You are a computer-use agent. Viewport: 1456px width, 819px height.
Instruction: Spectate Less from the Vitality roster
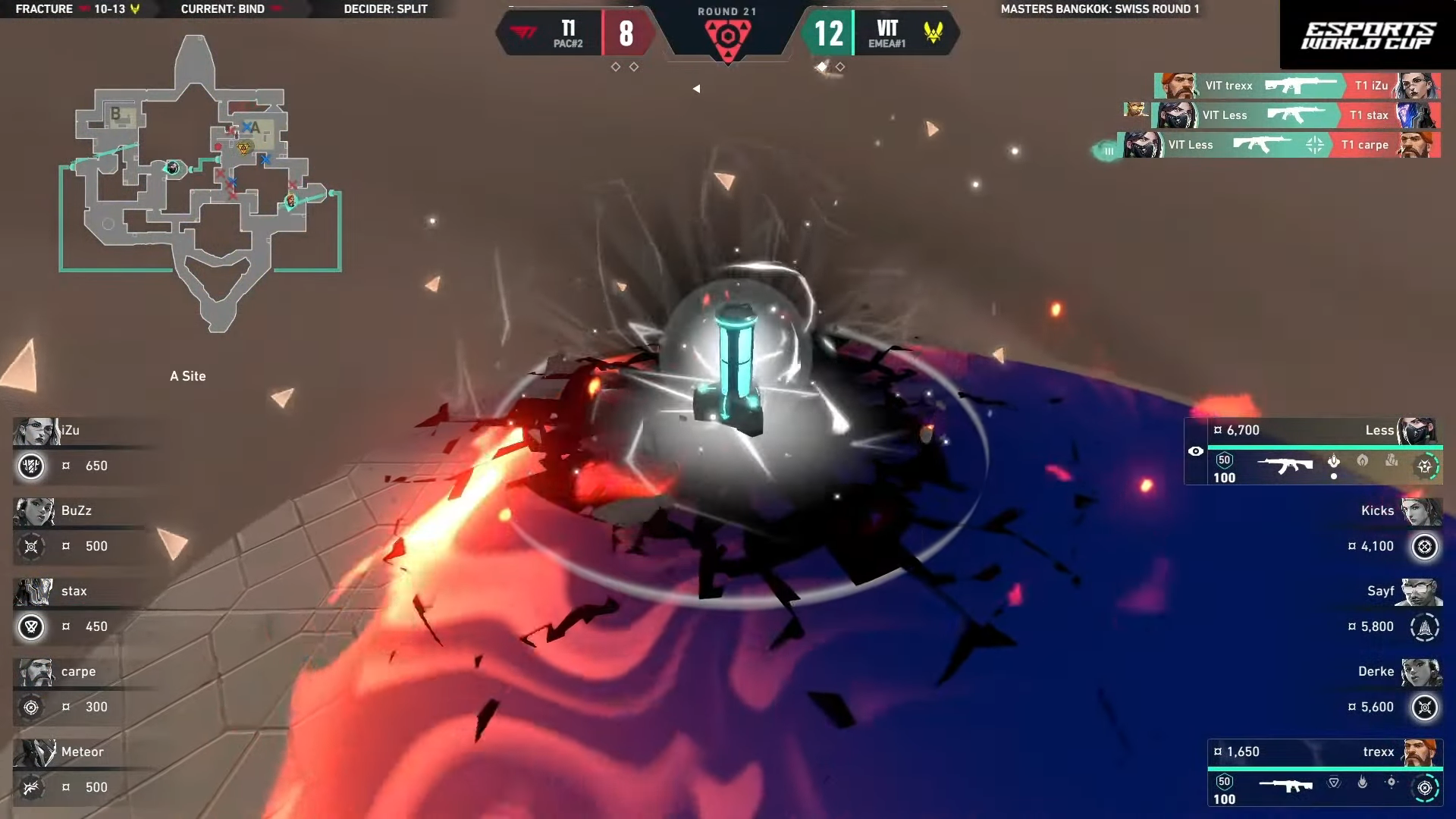[x=1313, y=452]
